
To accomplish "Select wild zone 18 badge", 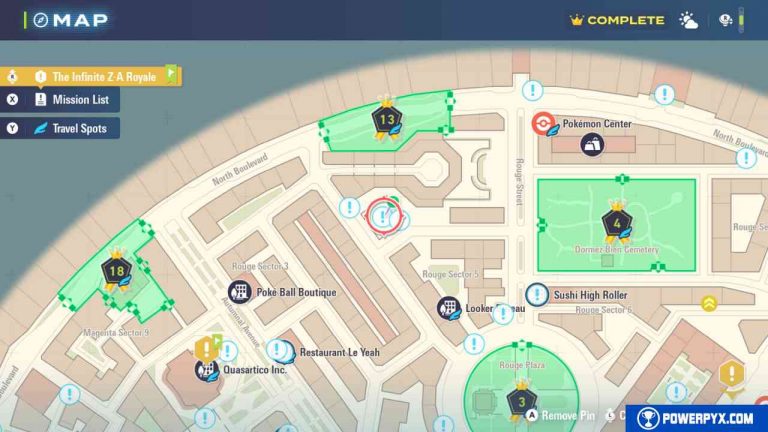I will tap(118, 271).
